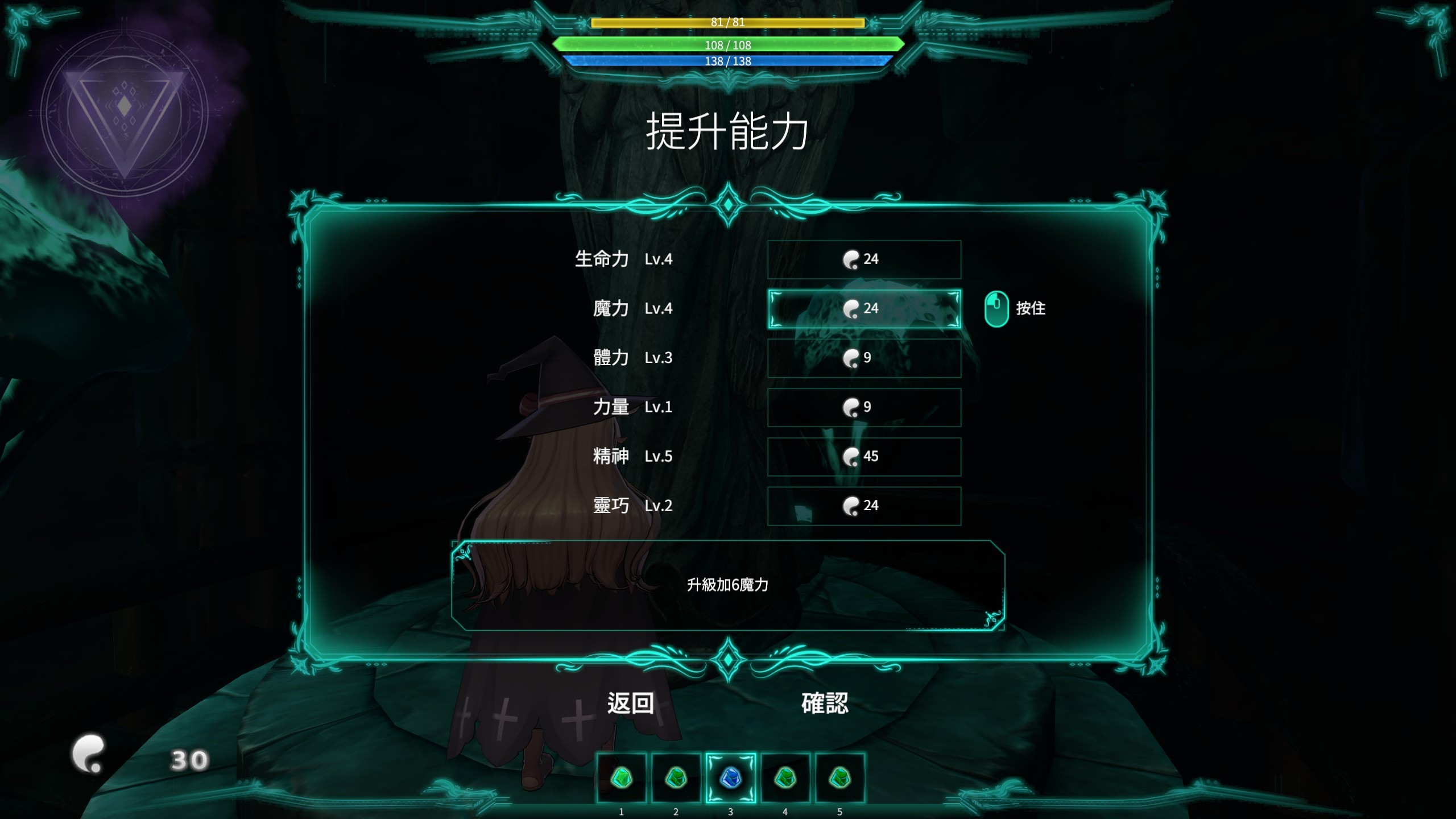Select the green gem in hotbar slot 1

621,777
